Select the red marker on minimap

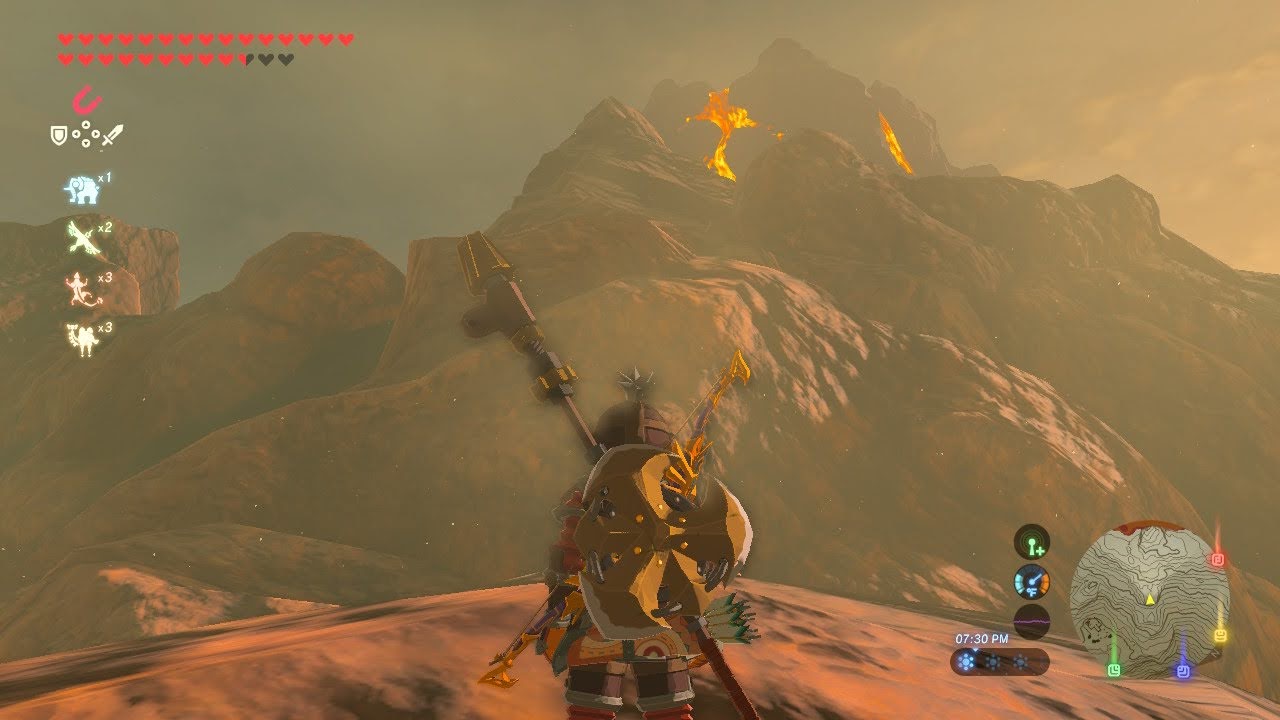tap(1218, 560)
